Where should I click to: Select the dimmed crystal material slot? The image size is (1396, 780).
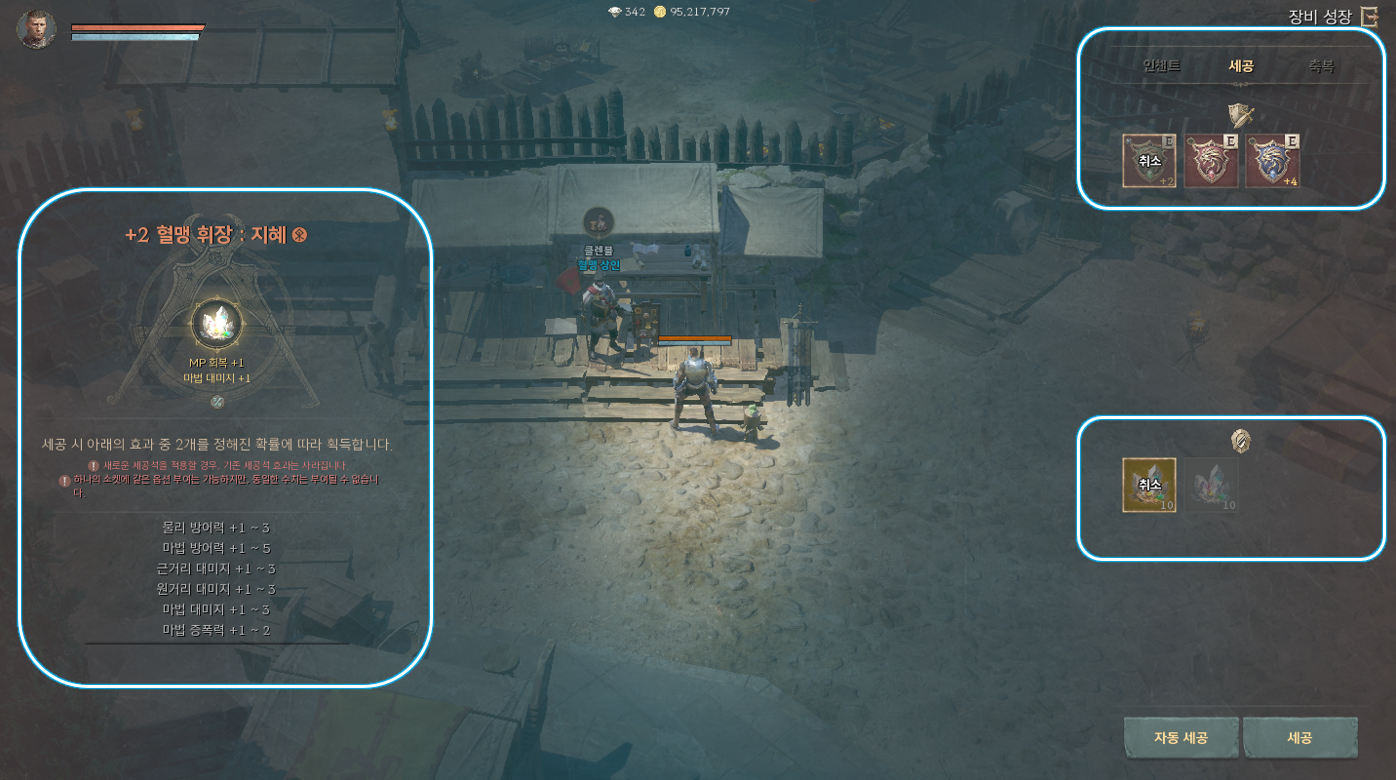coord(1211,485)
